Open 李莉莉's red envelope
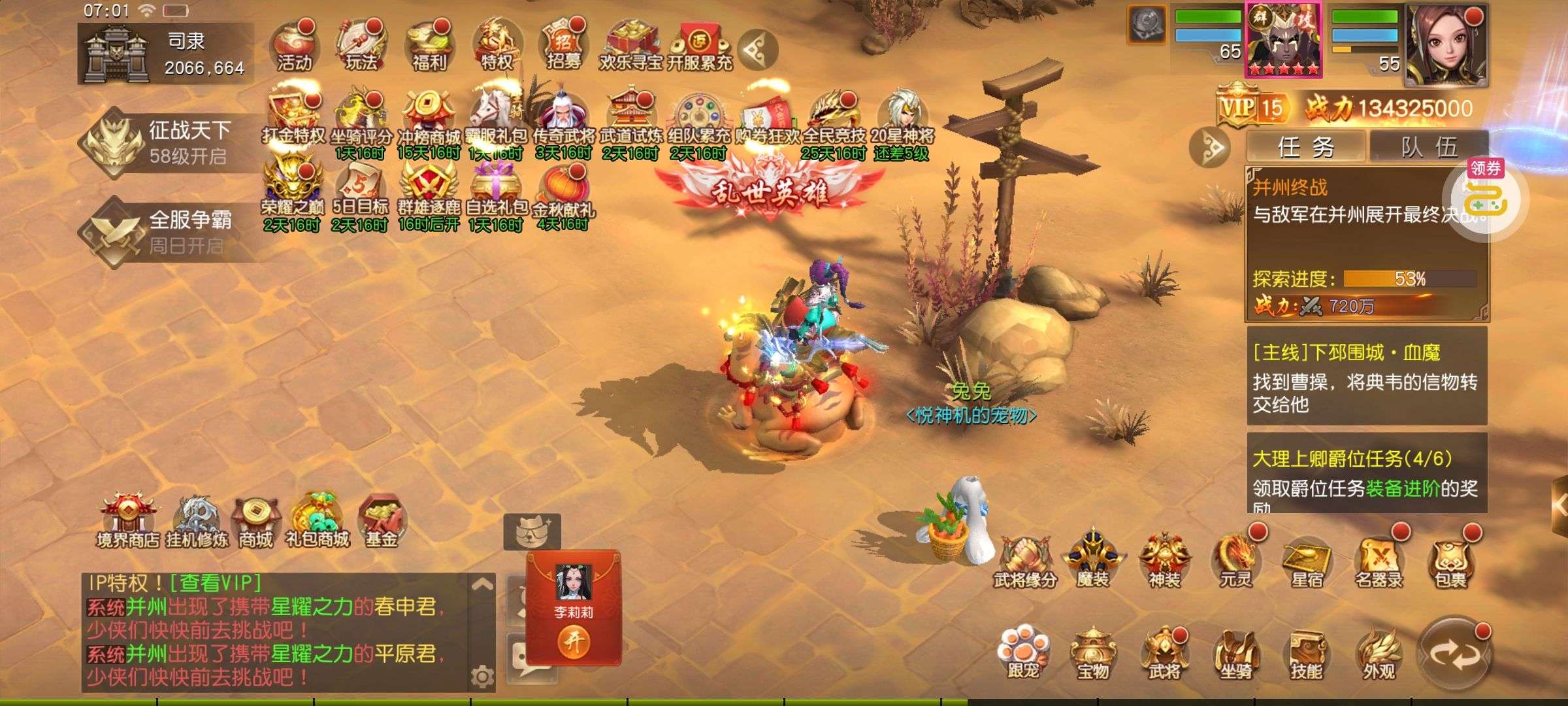 pyautogui.click(x=574, y=642)
